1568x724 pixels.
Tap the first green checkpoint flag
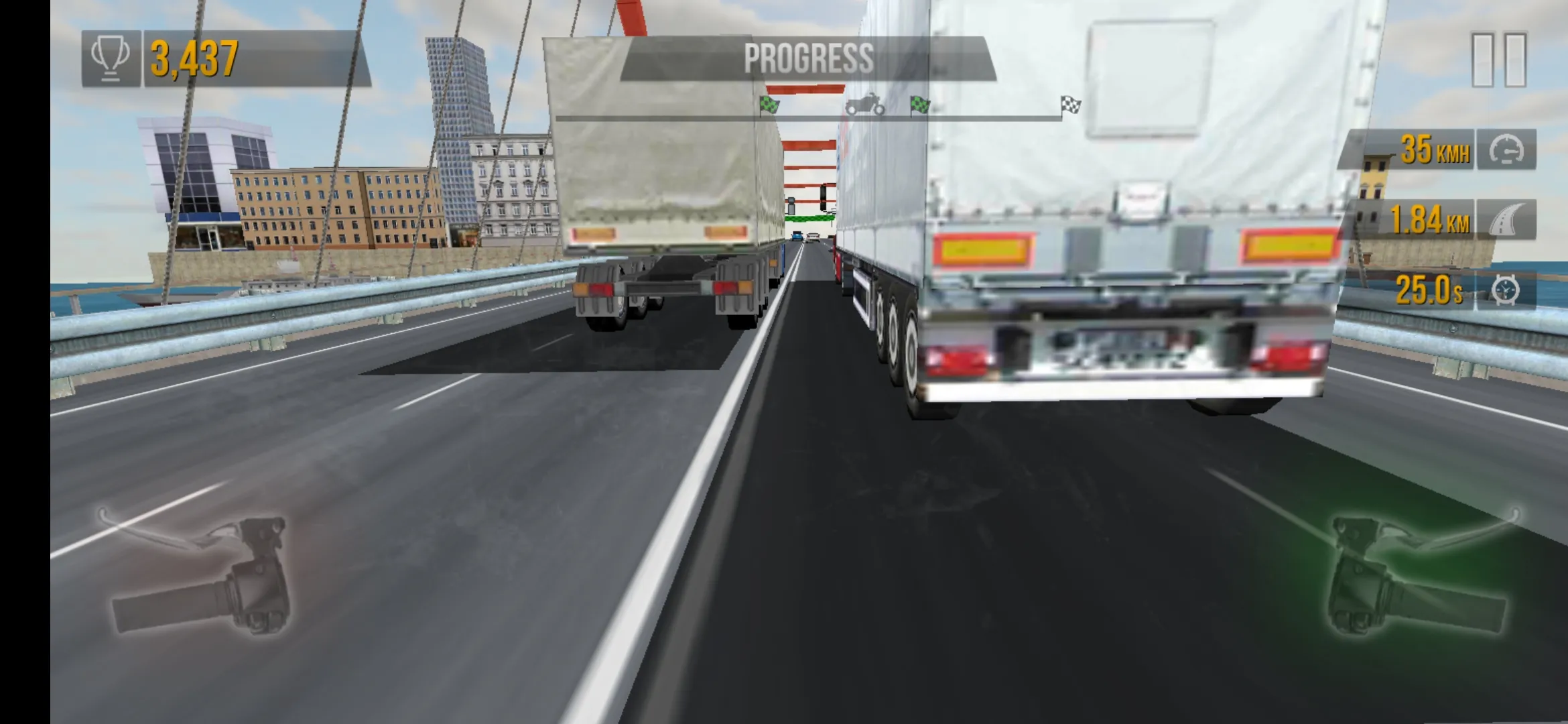(769, 105)
